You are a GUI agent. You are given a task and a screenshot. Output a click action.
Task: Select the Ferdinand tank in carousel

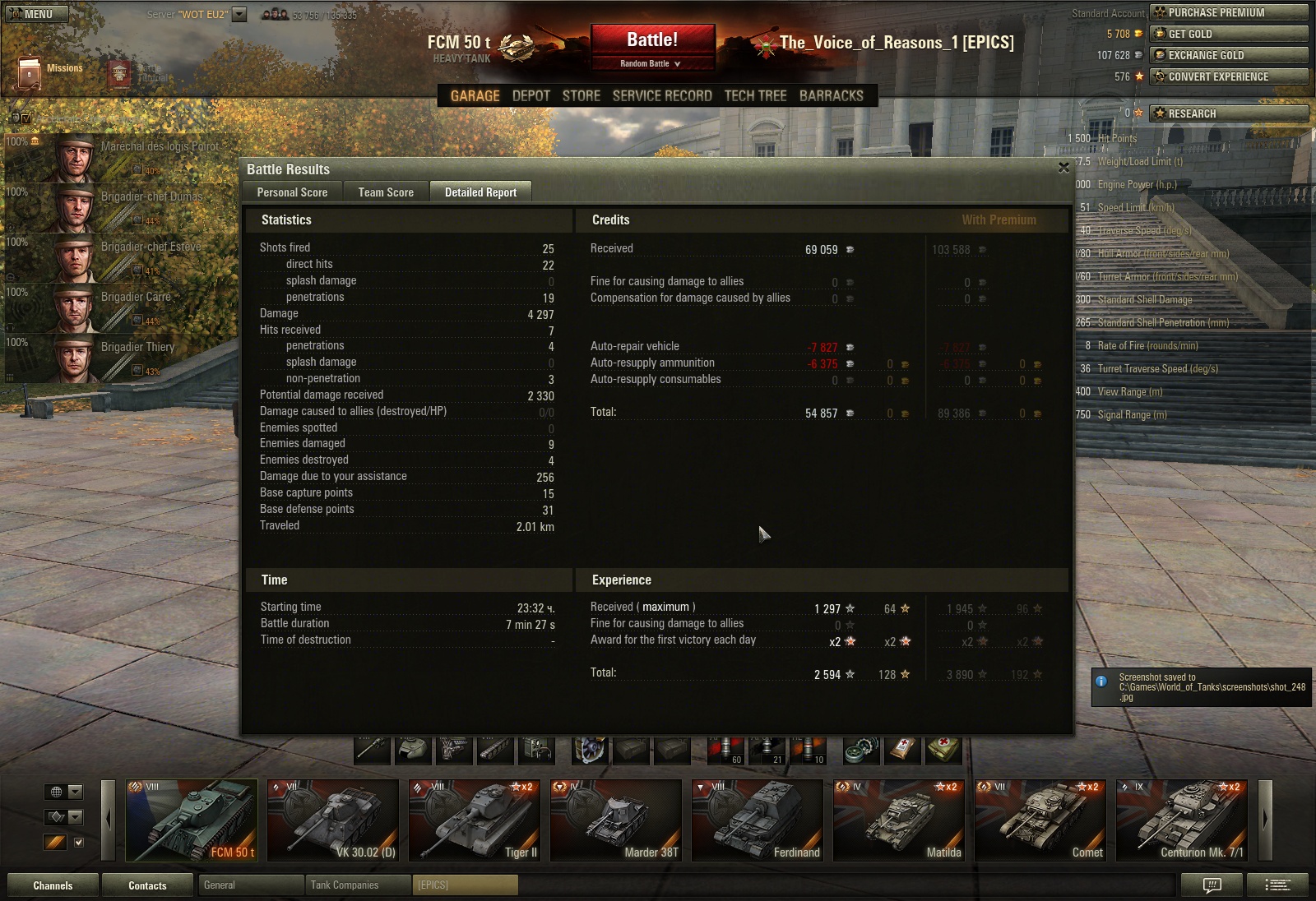pyautogui.click(x=758, y=820)
